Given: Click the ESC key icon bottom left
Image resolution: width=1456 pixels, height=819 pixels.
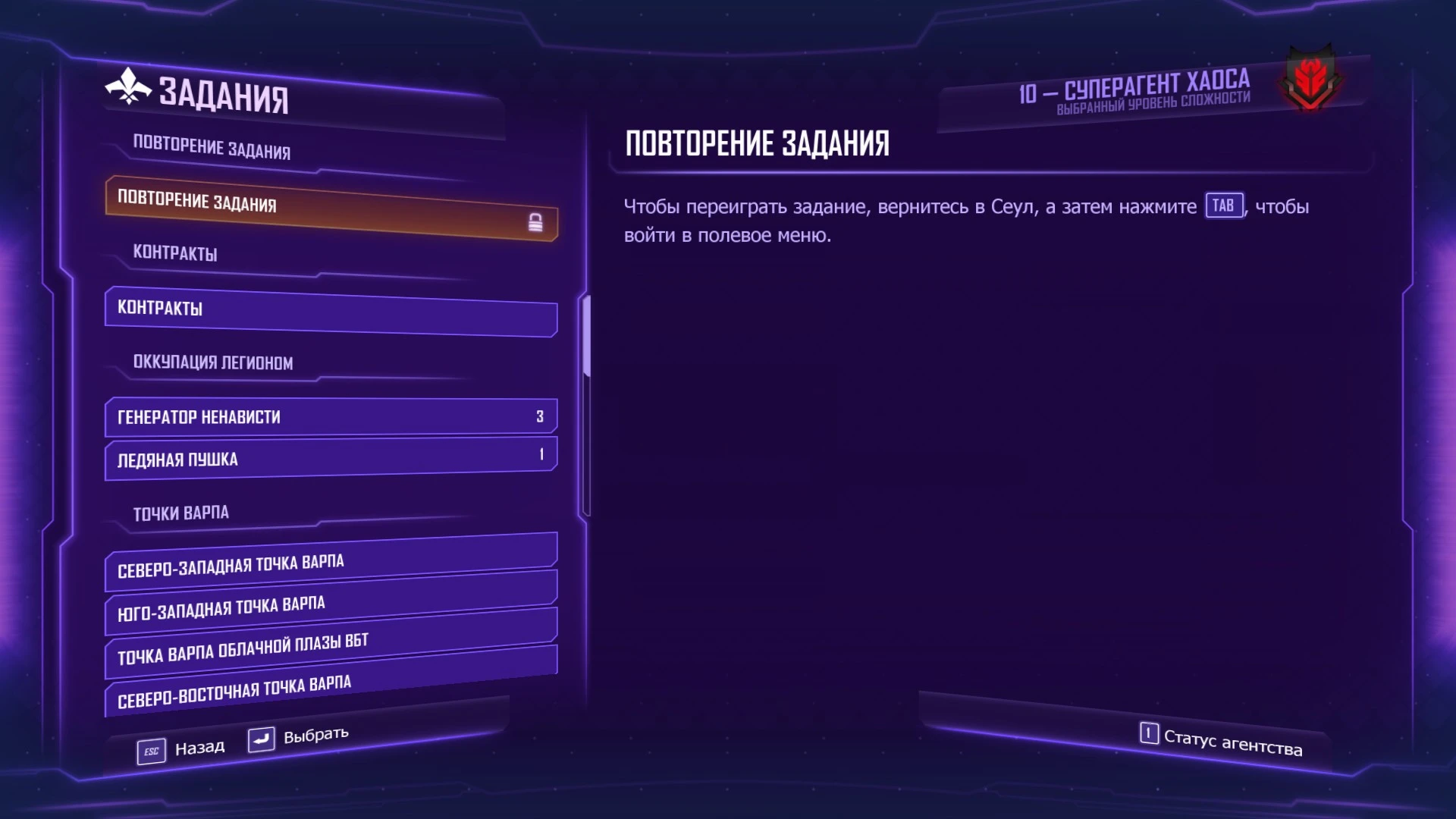Looking at the screenshot, I should [151, 749].
